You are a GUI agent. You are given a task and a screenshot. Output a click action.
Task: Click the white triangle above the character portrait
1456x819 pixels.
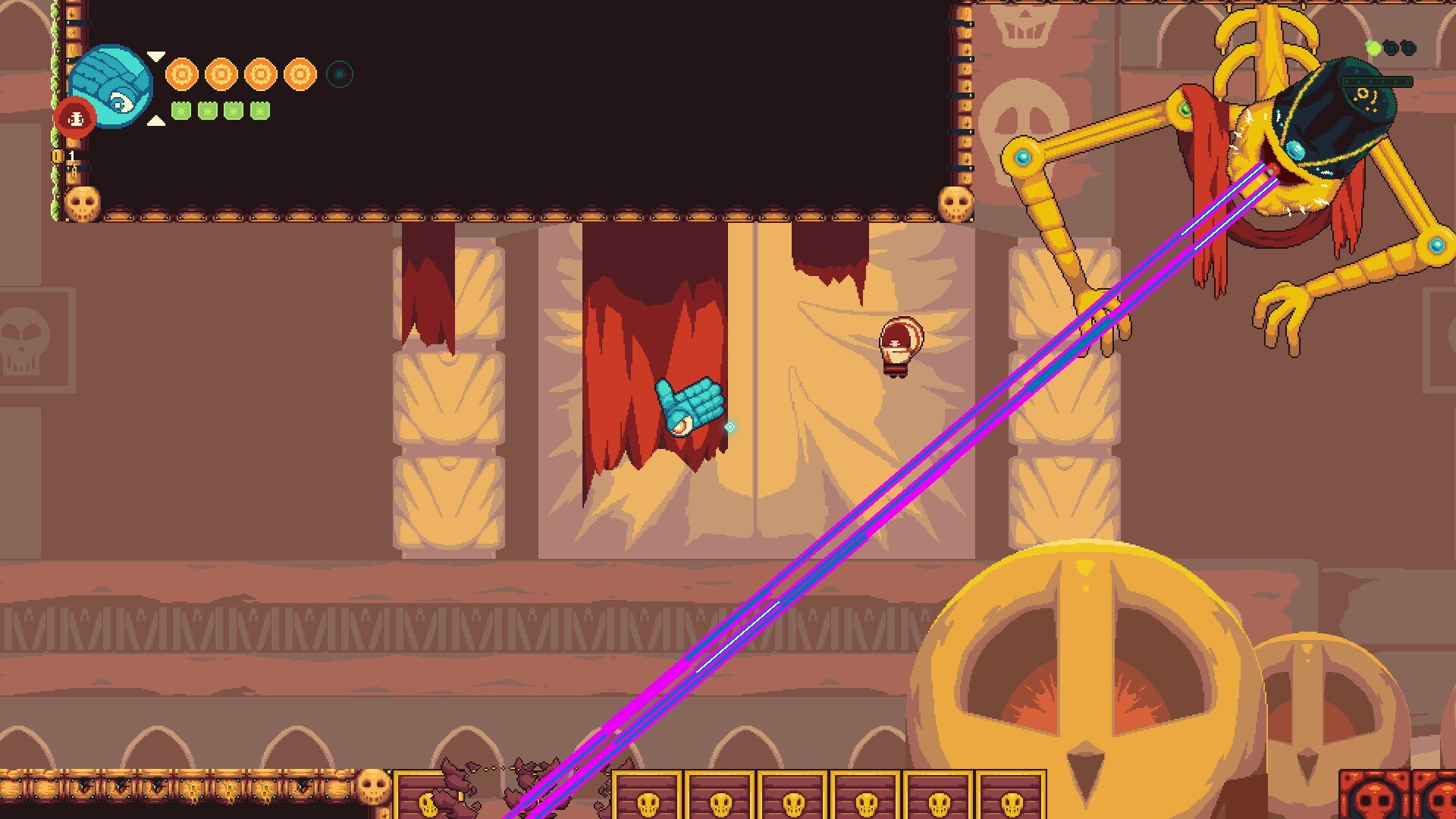point(155,56)
